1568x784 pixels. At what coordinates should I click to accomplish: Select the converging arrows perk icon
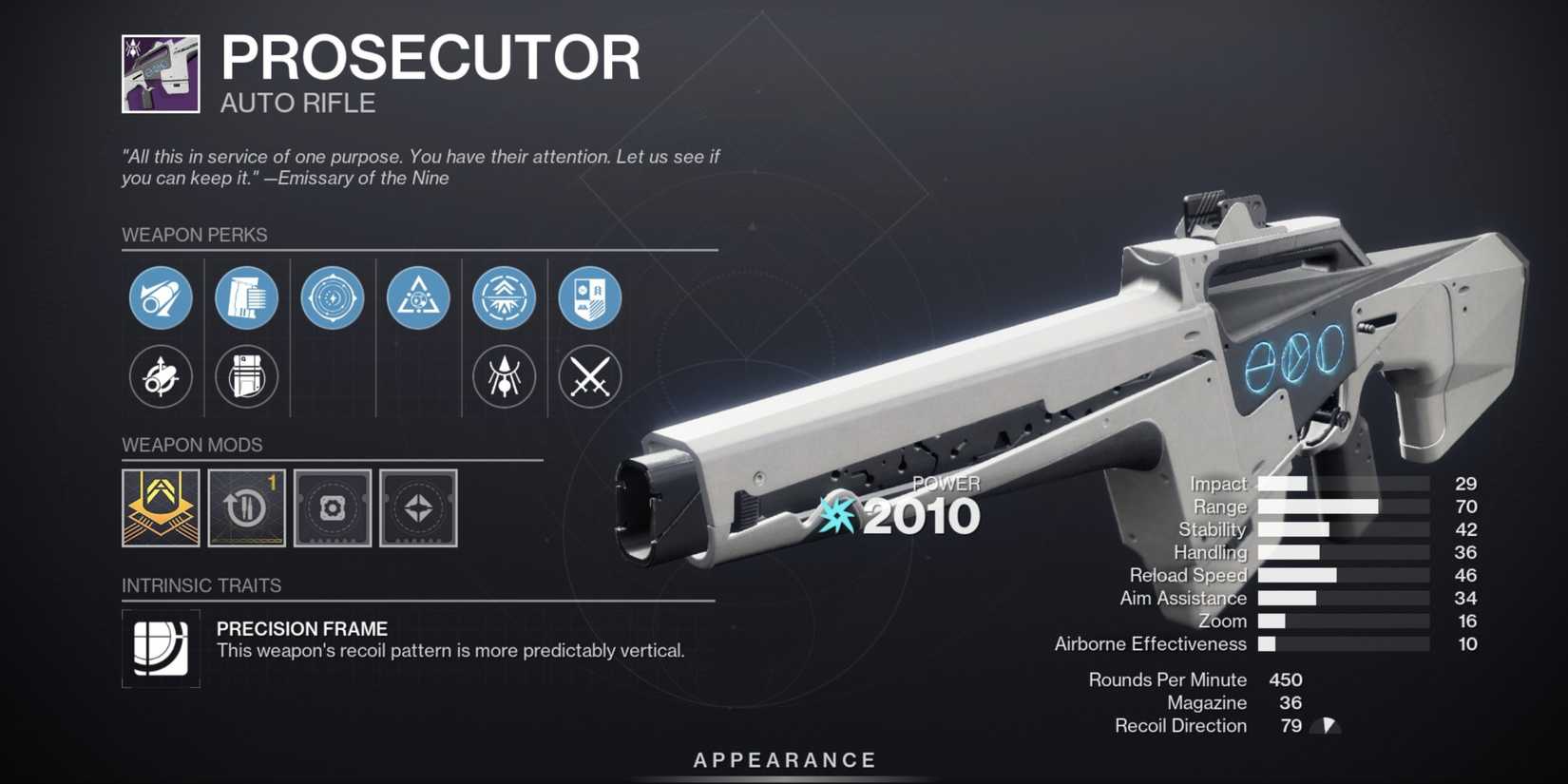pos(503,297)
